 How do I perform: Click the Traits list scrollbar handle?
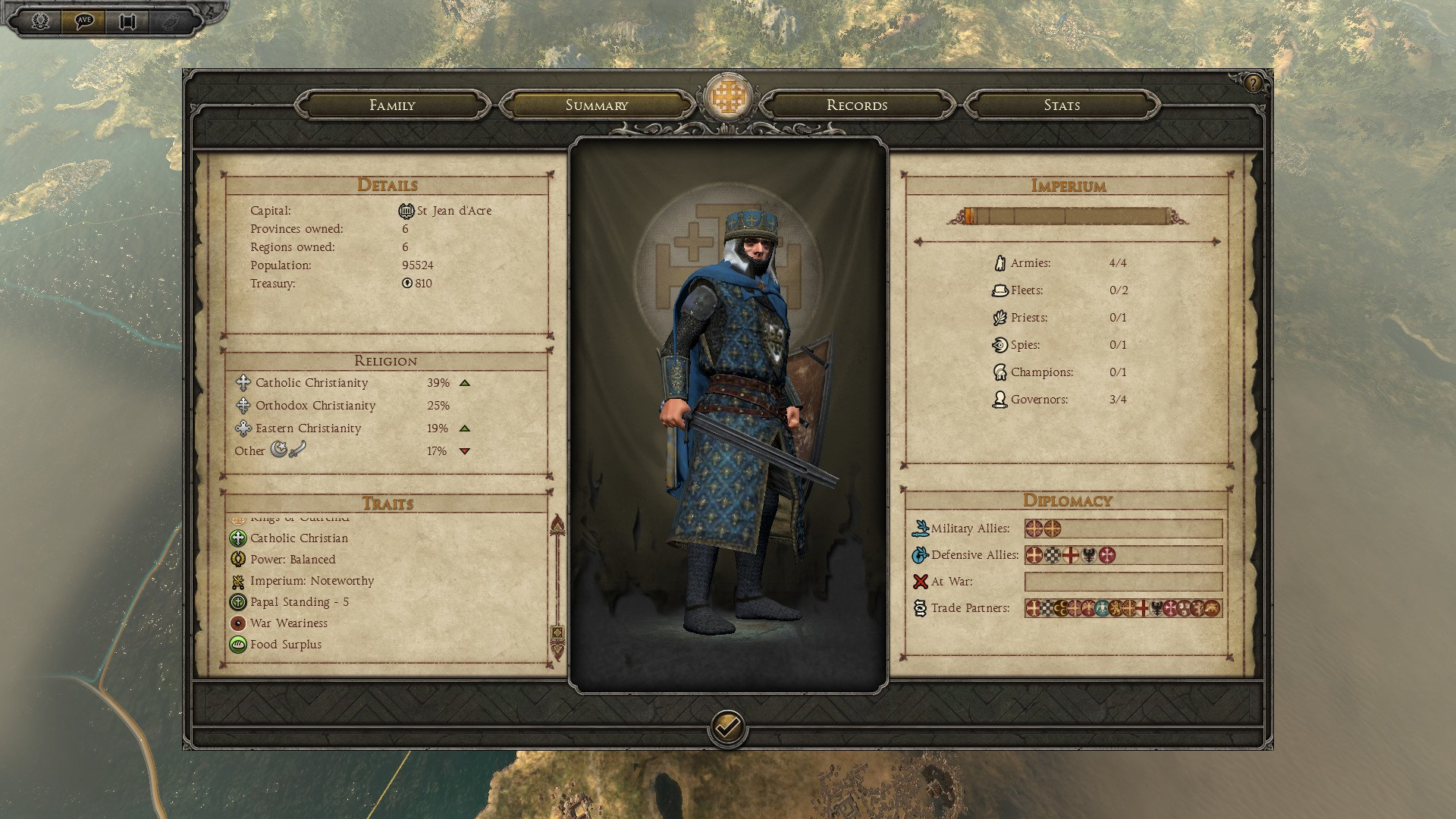tap(557, 632)
